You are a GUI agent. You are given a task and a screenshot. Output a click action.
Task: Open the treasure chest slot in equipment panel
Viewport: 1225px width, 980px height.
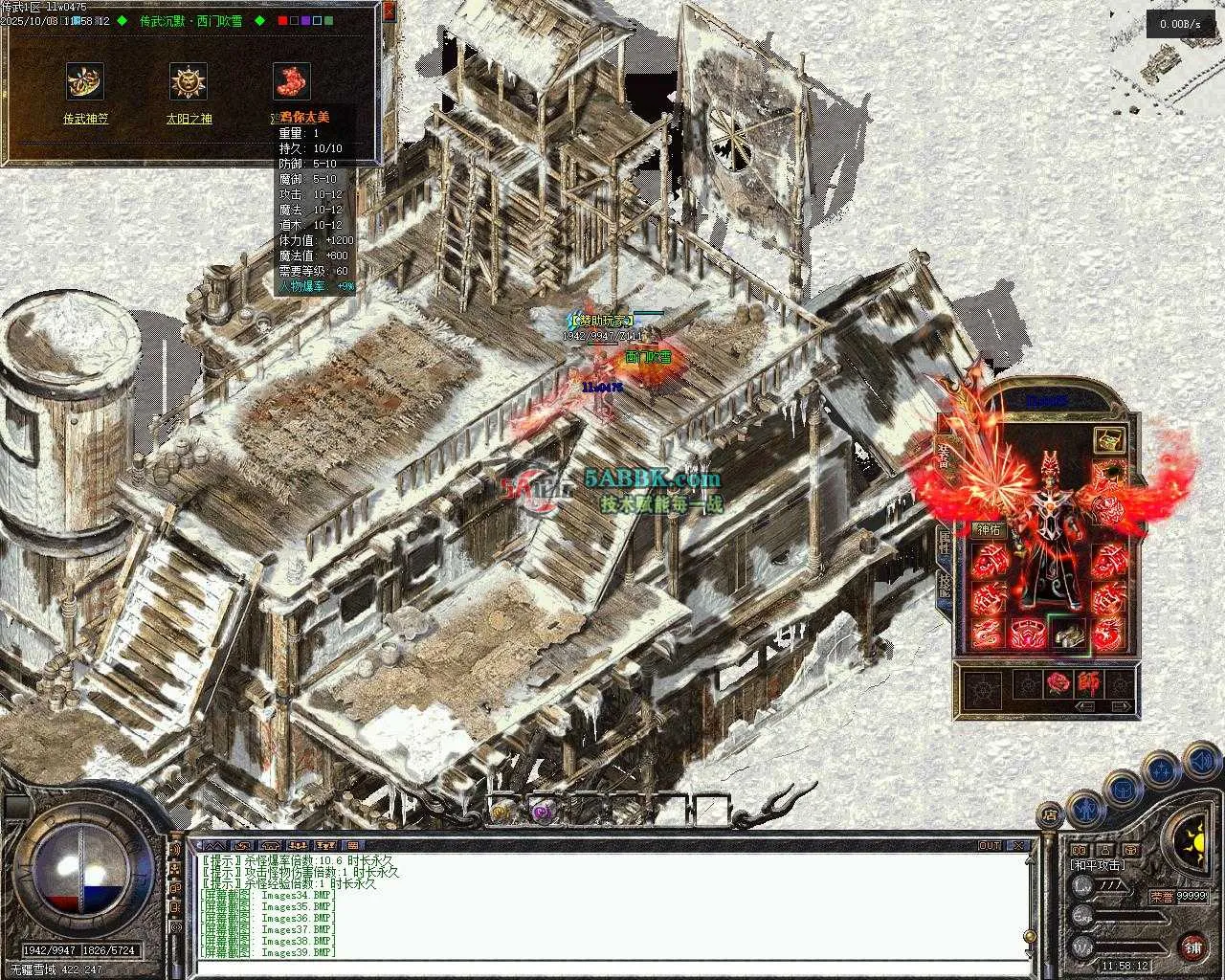point(1109,439)
